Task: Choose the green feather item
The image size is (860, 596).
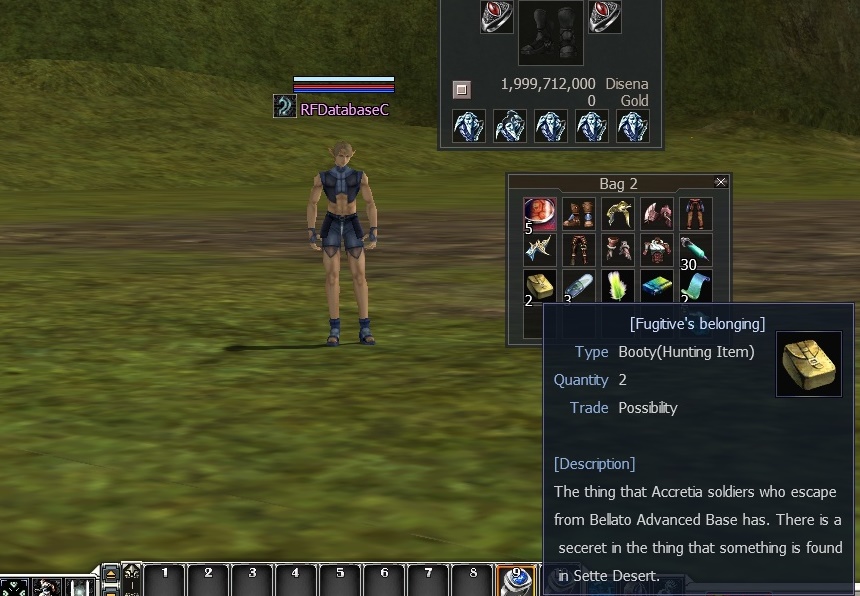Action: pos(618,286)
